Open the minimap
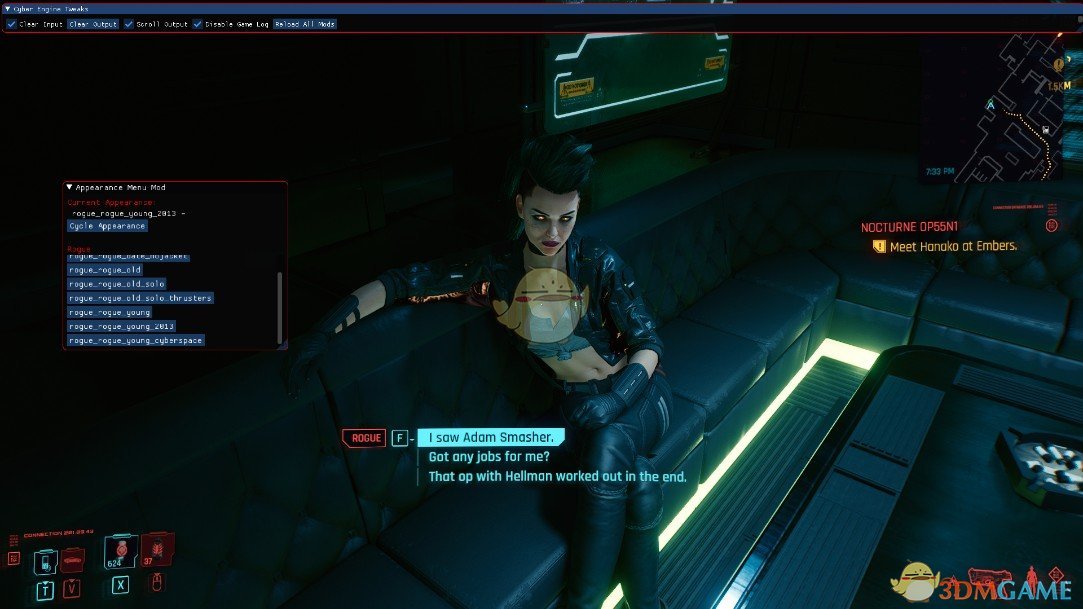The height and width of the screenshot is (609, 1083). pos(1002,107)
